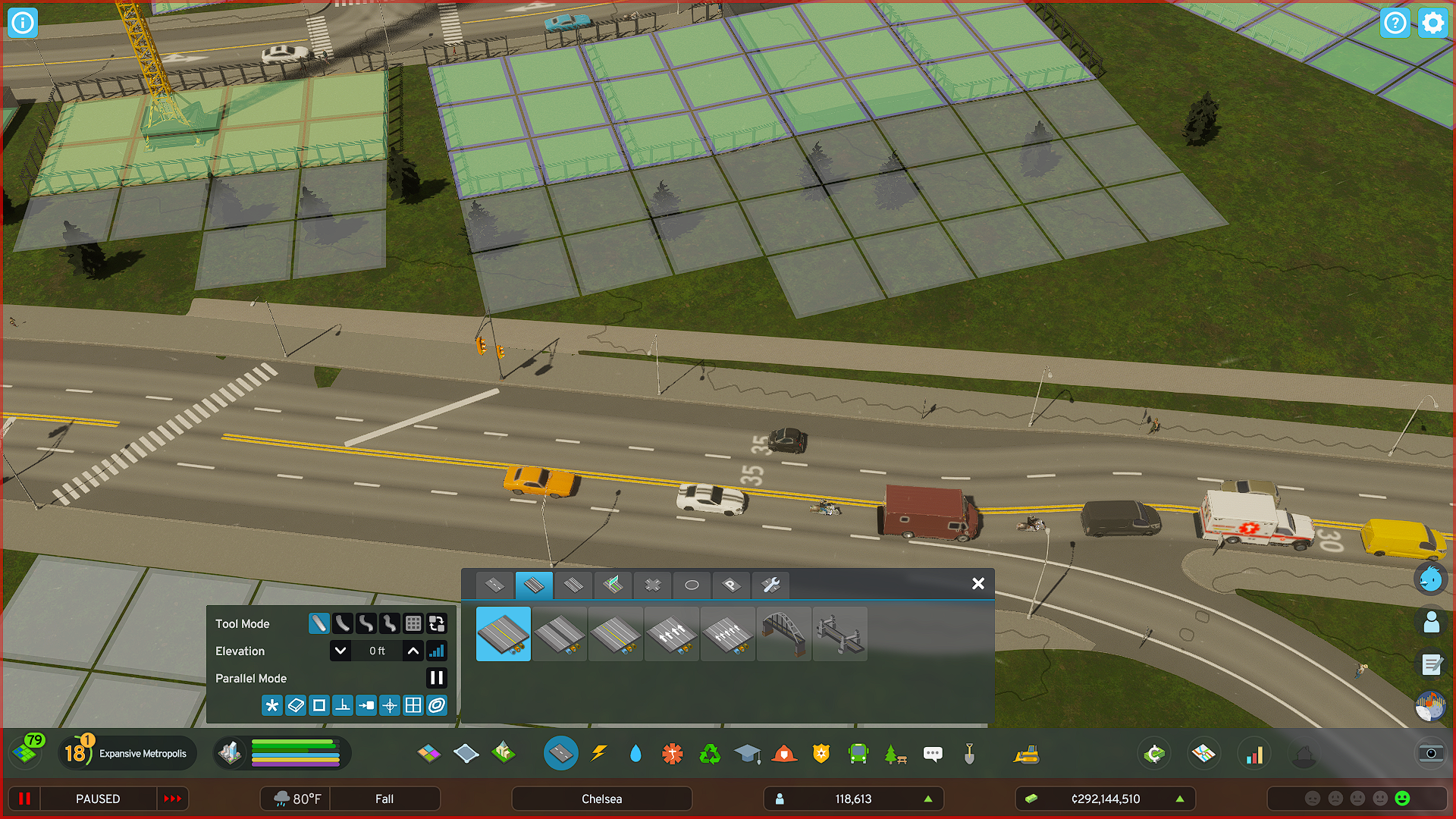The height and width of the screenshot is (819, 1456).
Task: Click the Chelsea city name bar
Action: pyautogui.click(x=601, y=798)
